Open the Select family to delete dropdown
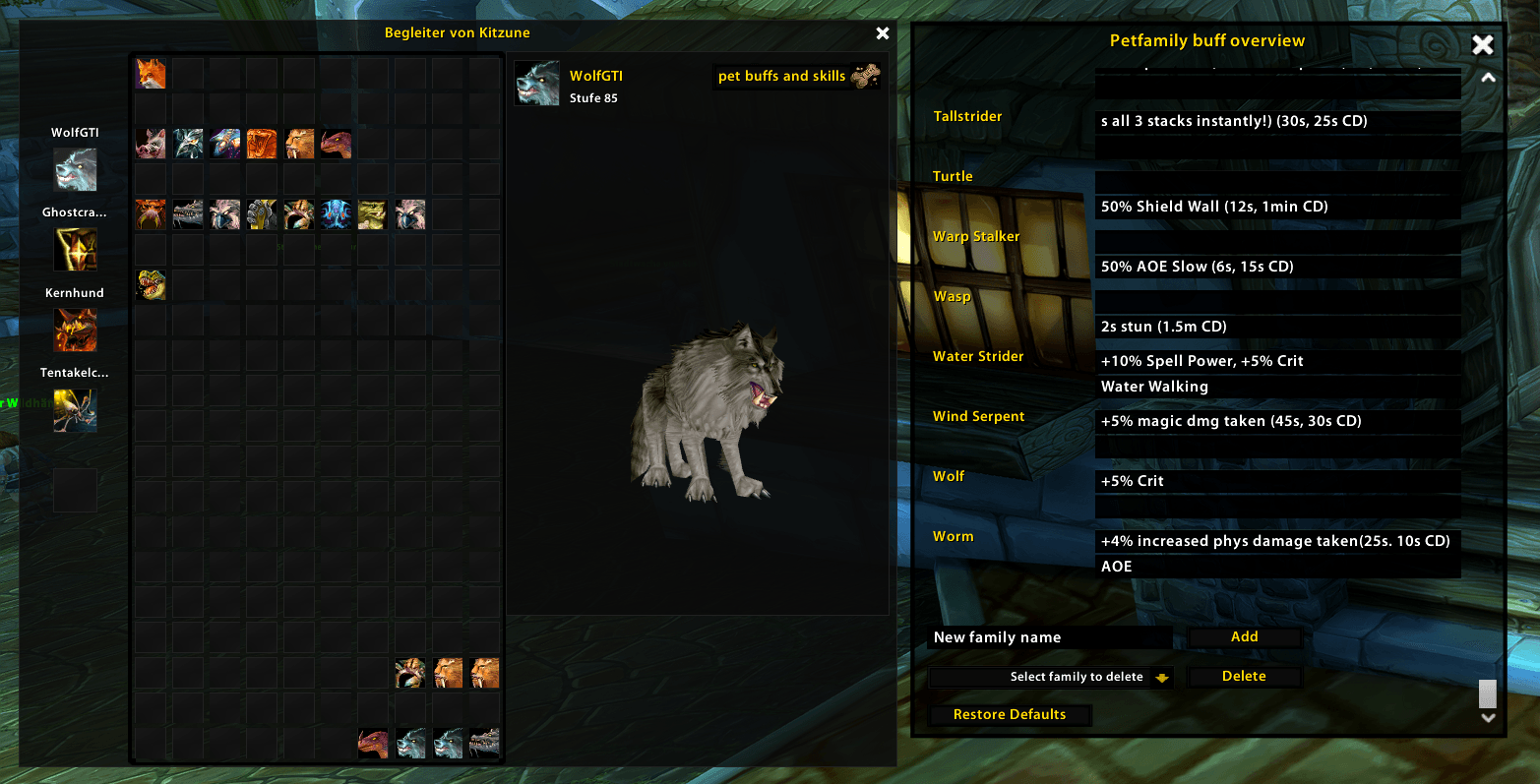1540x784 pixels. click(1049, 676)
